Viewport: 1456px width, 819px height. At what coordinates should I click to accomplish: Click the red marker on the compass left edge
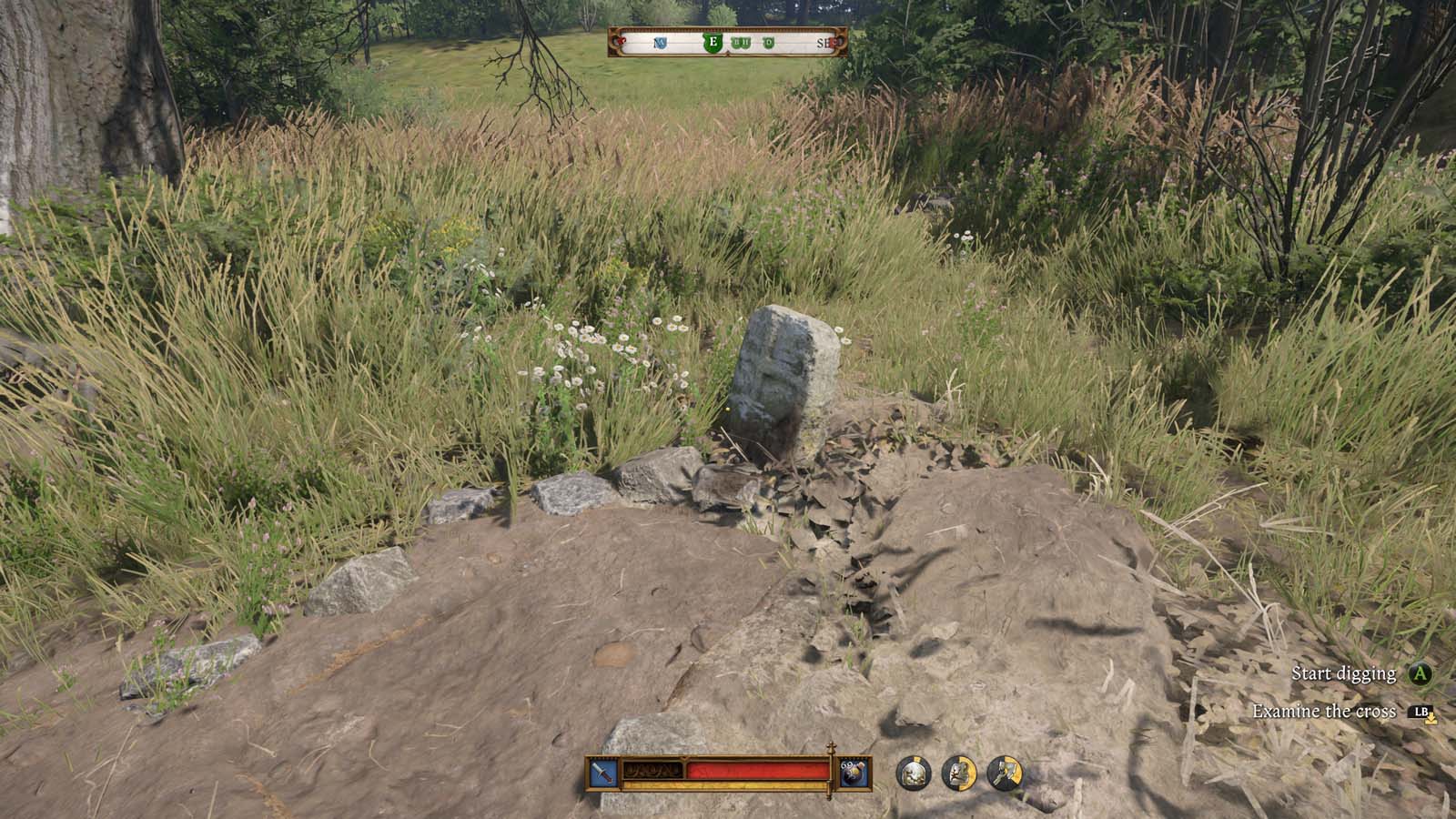click(621, 42)
